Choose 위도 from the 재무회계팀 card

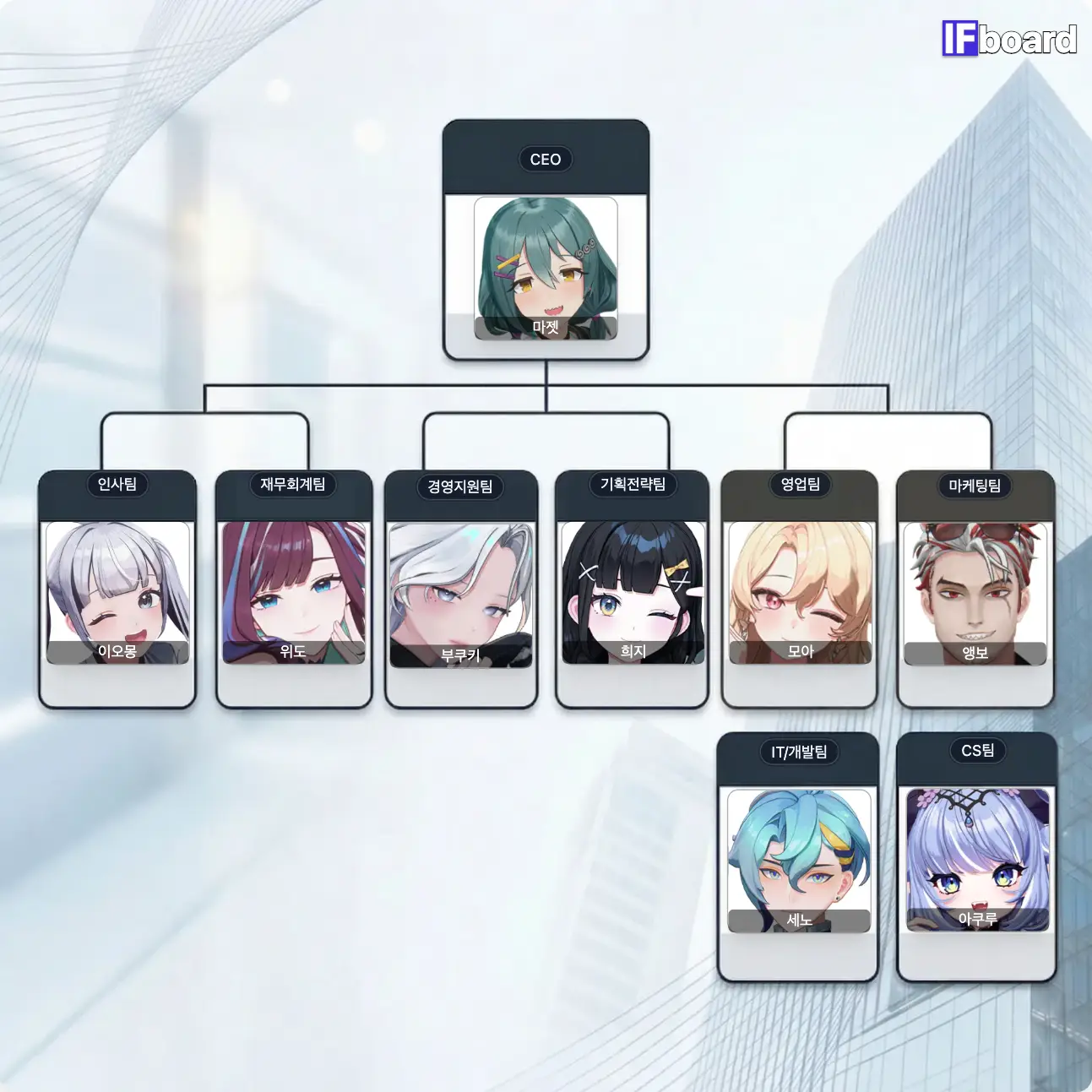pos(293,593)
